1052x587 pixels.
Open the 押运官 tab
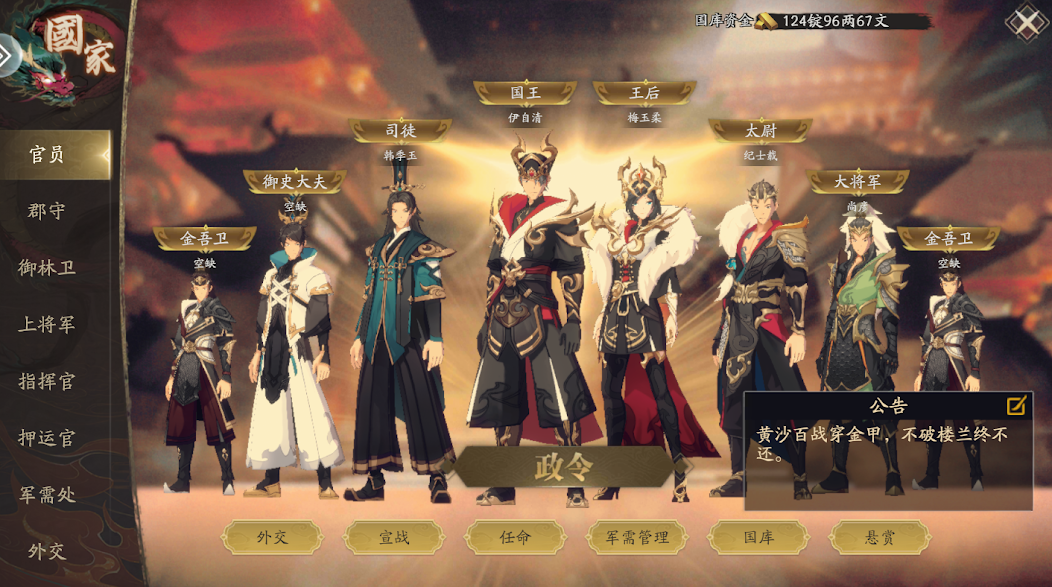pyautogui.click(x=47, y=438)
